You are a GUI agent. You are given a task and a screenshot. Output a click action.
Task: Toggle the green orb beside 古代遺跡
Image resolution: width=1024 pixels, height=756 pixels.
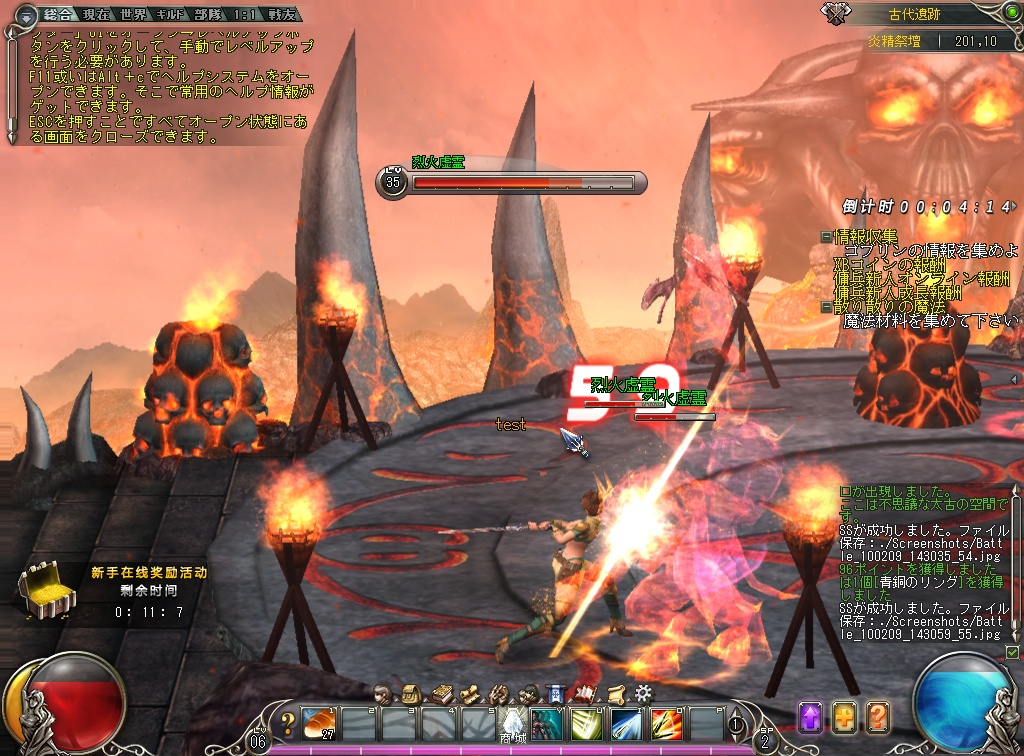click(1001, 14)
